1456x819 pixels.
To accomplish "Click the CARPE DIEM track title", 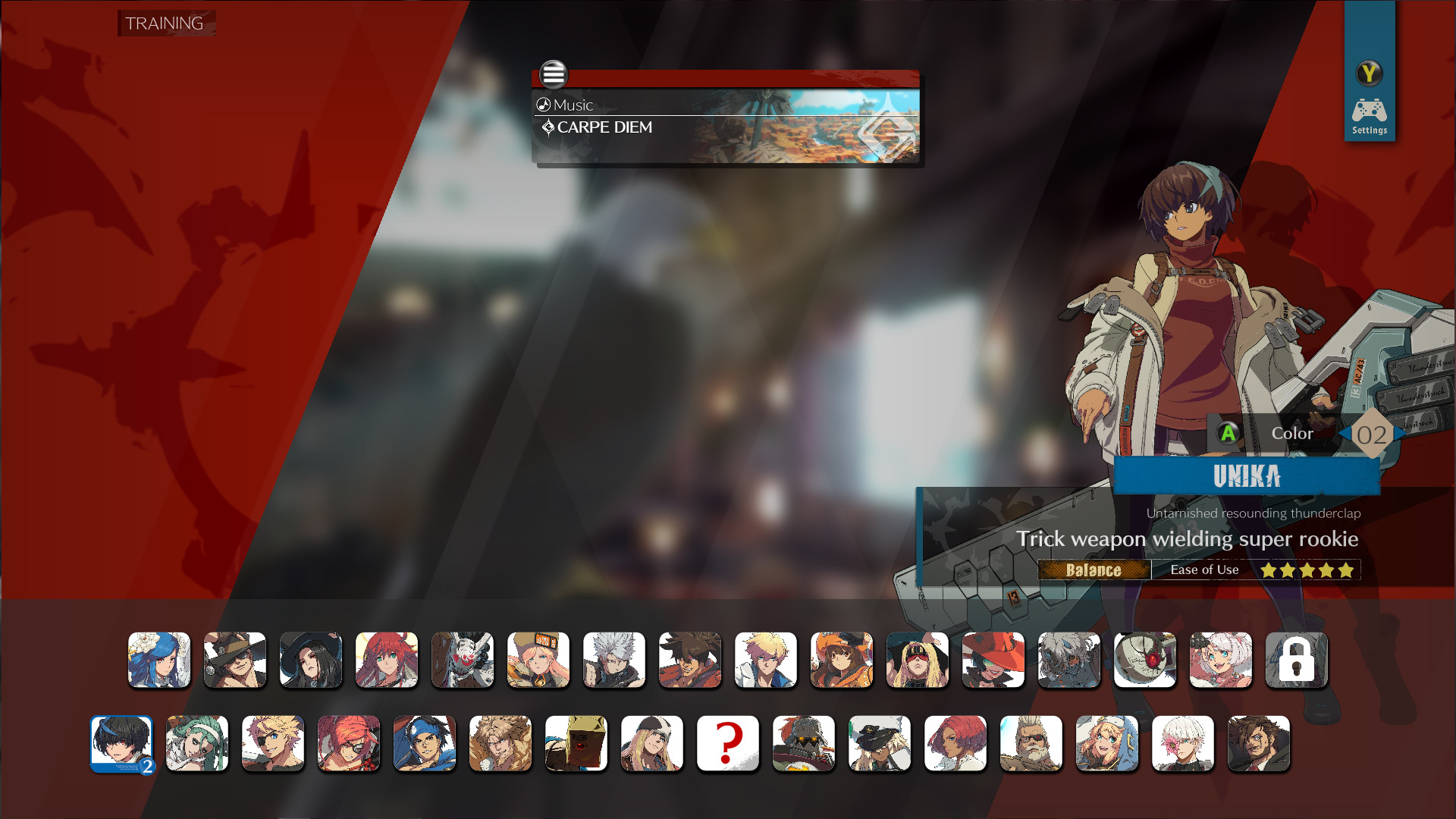I will pos(604,127).
